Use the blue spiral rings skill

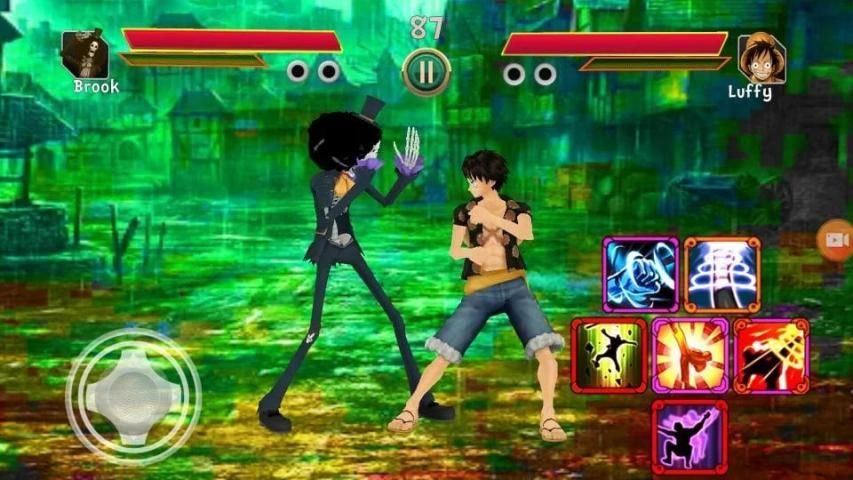pos(722,275)
